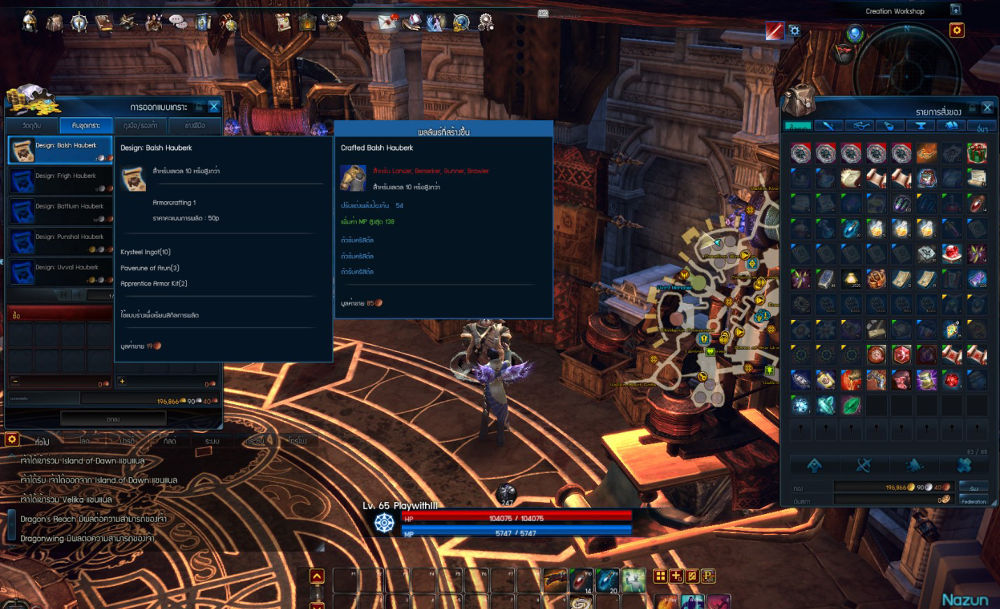Open the helmet icon in top menu
The height and width of the screenshot is (609, 1000).
point(30,20)
